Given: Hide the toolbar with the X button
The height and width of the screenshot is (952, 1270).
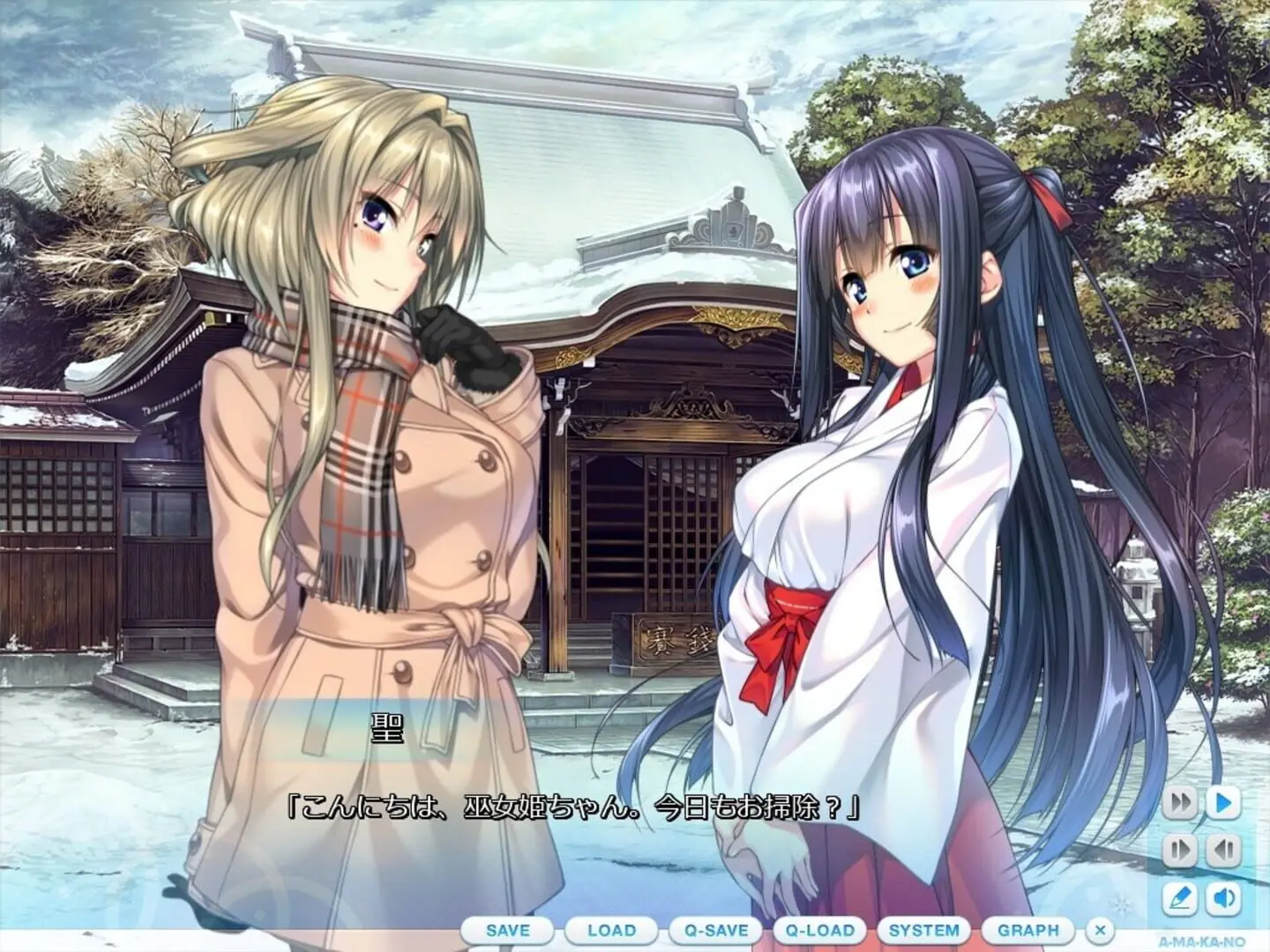Looking at the screenshot, I should click(1100, 930).
